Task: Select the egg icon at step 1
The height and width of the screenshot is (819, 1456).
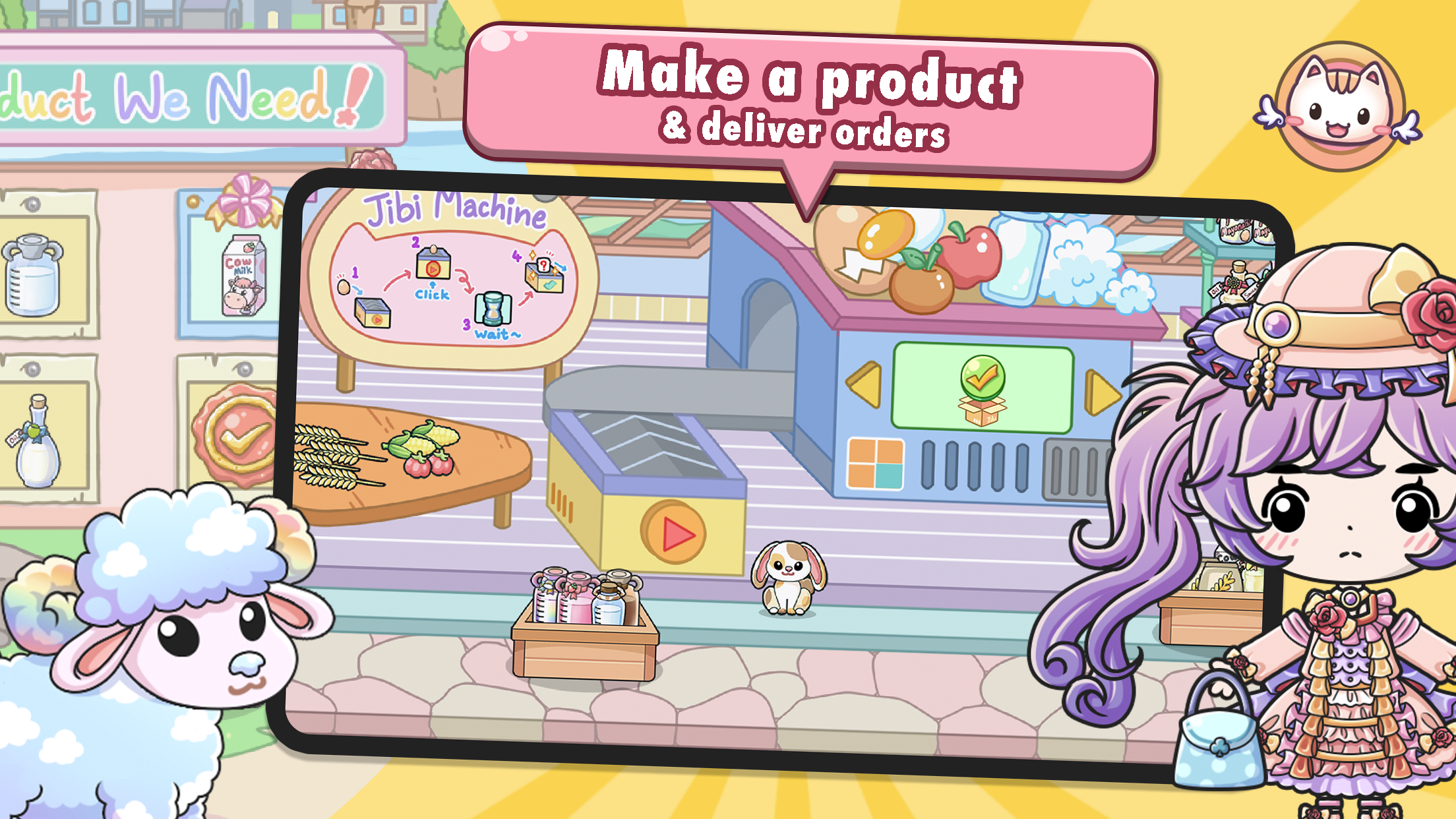Action: click(x=343, y=288)
